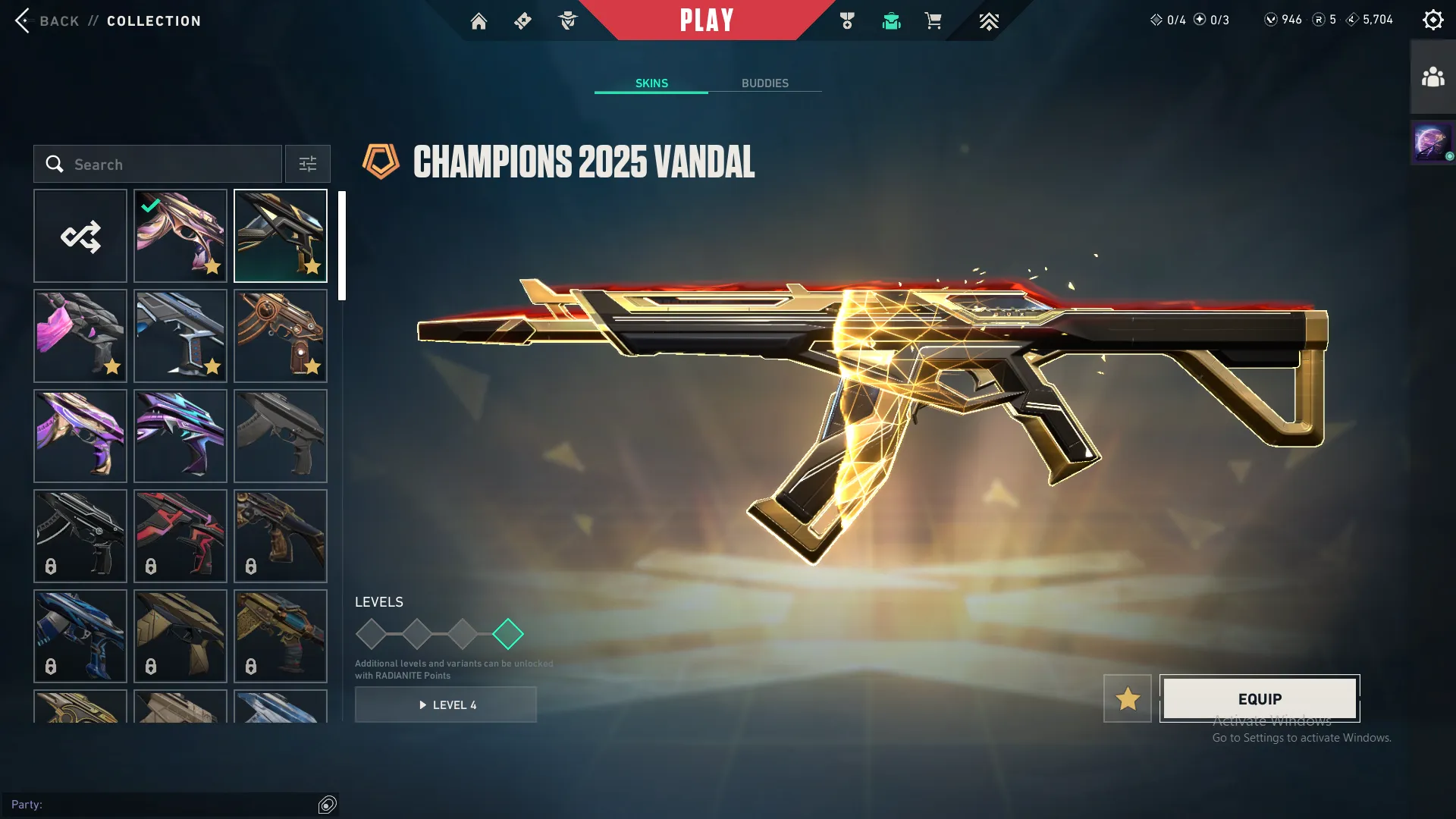Select the Collection backpack icon
Viewport: 1456px width, 819px height.
[x=891, y=21]
